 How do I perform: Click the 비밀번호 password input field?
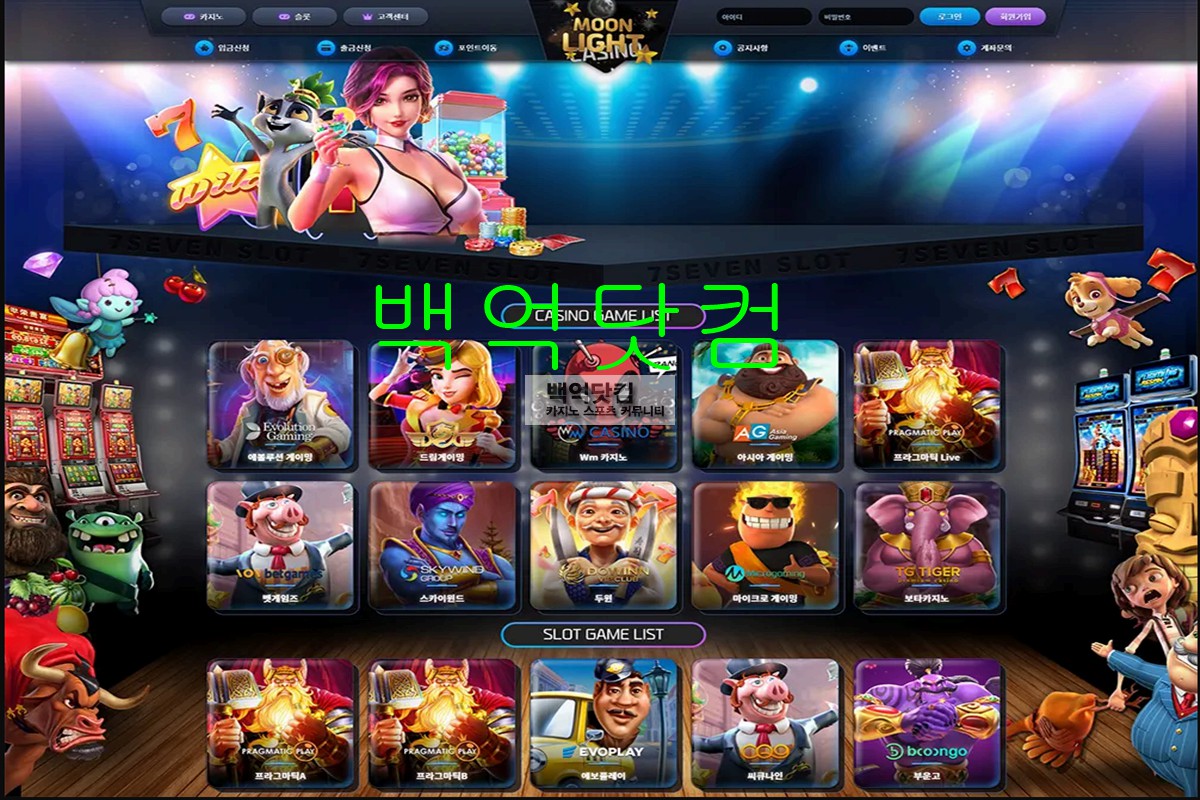point(865,17)
